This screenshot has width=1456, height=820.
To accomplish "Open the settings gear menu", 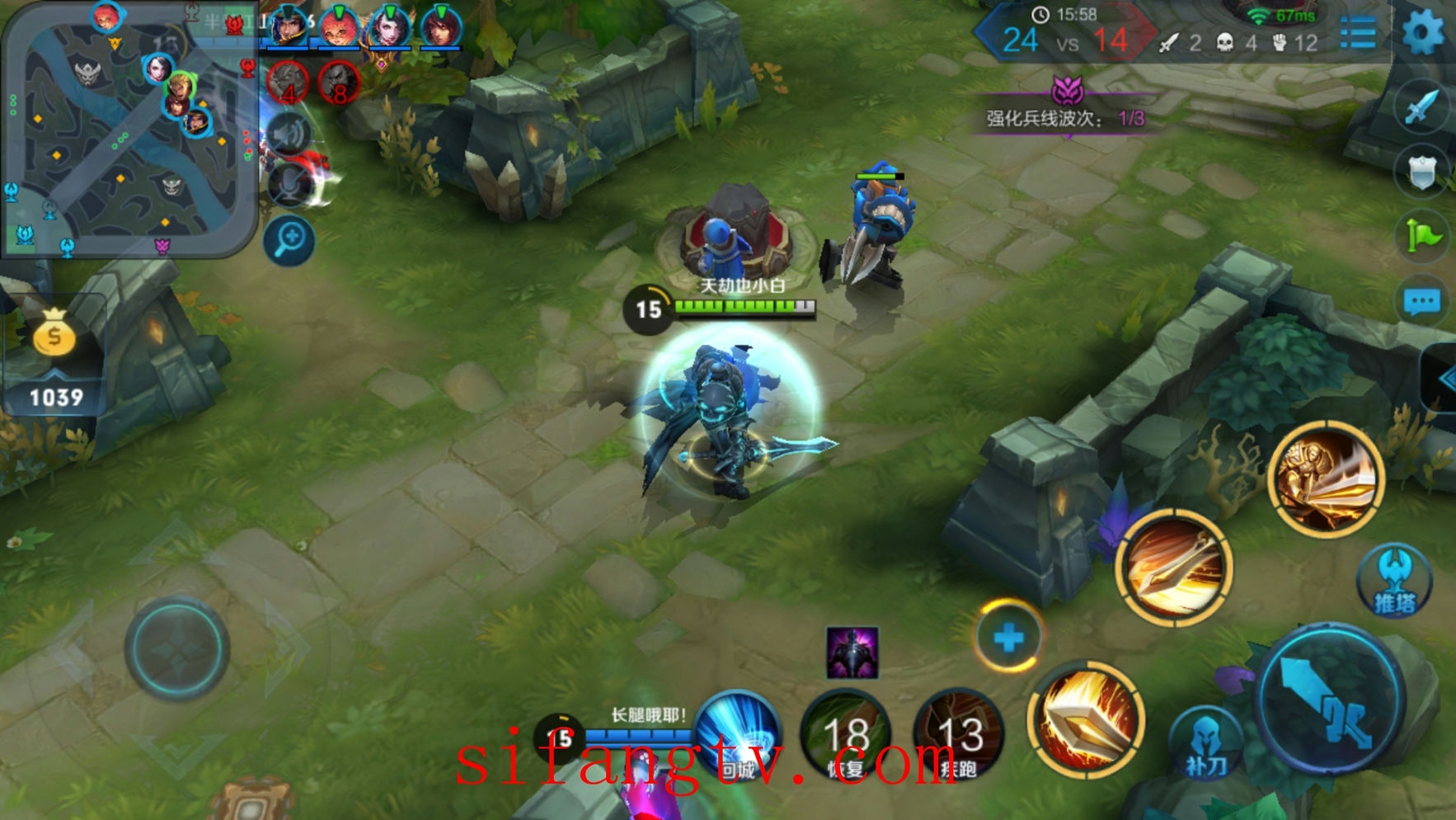I will [x=1423, y=33].
